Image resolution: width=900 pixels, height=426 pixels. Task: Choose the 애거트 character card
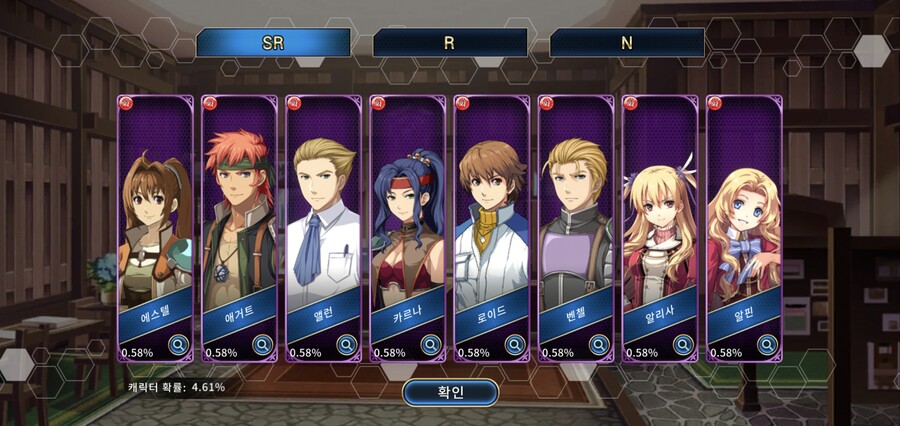point(239,220)
